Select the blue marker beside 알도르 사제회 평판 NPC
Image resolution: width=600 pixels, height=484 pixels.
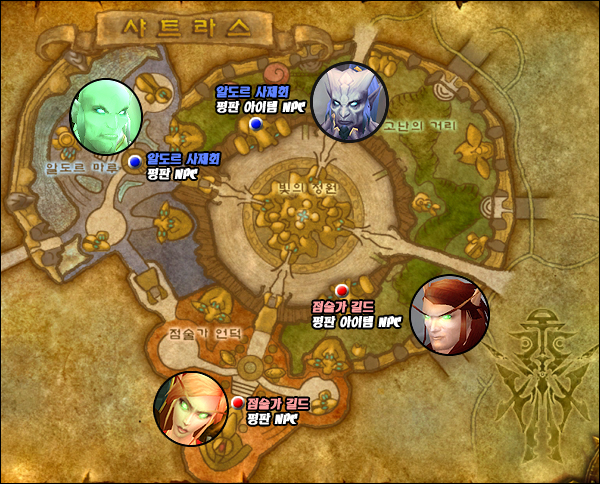tap(135, 161)
